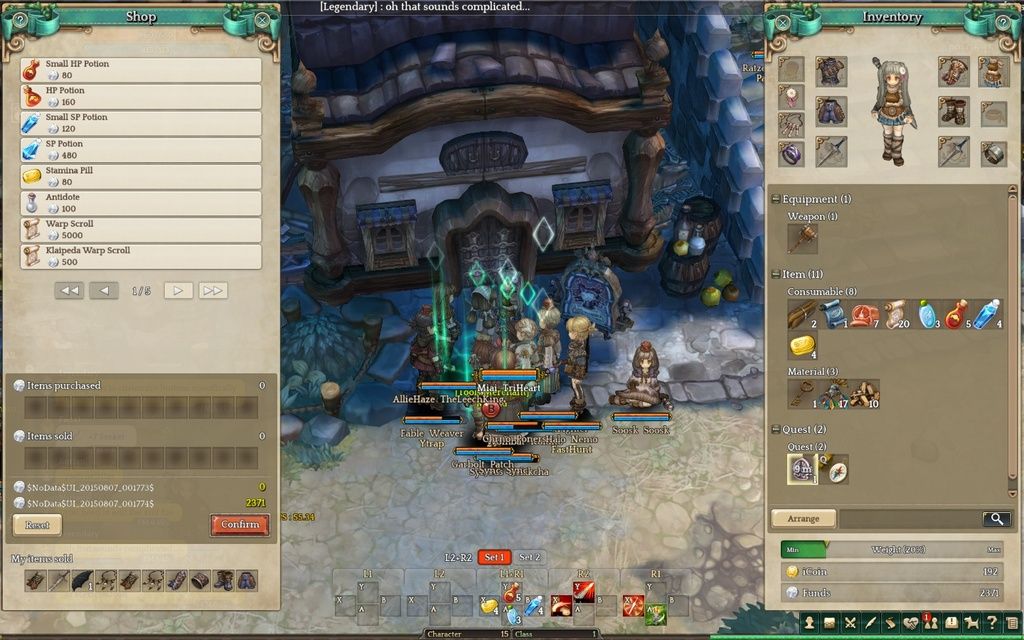Select HP Potion in shop list
This screenshot has height=640, width=1024.
(x=140, y=97)
